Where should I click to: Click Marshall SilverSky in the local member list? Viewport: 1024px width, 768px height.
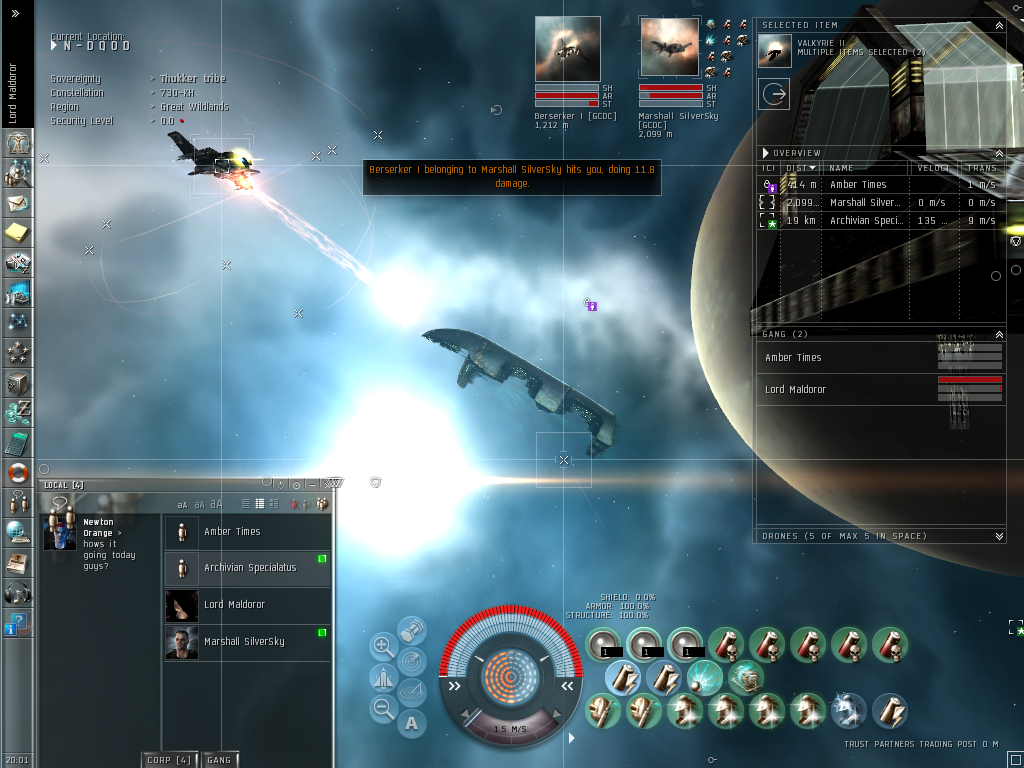coord(246,642)
